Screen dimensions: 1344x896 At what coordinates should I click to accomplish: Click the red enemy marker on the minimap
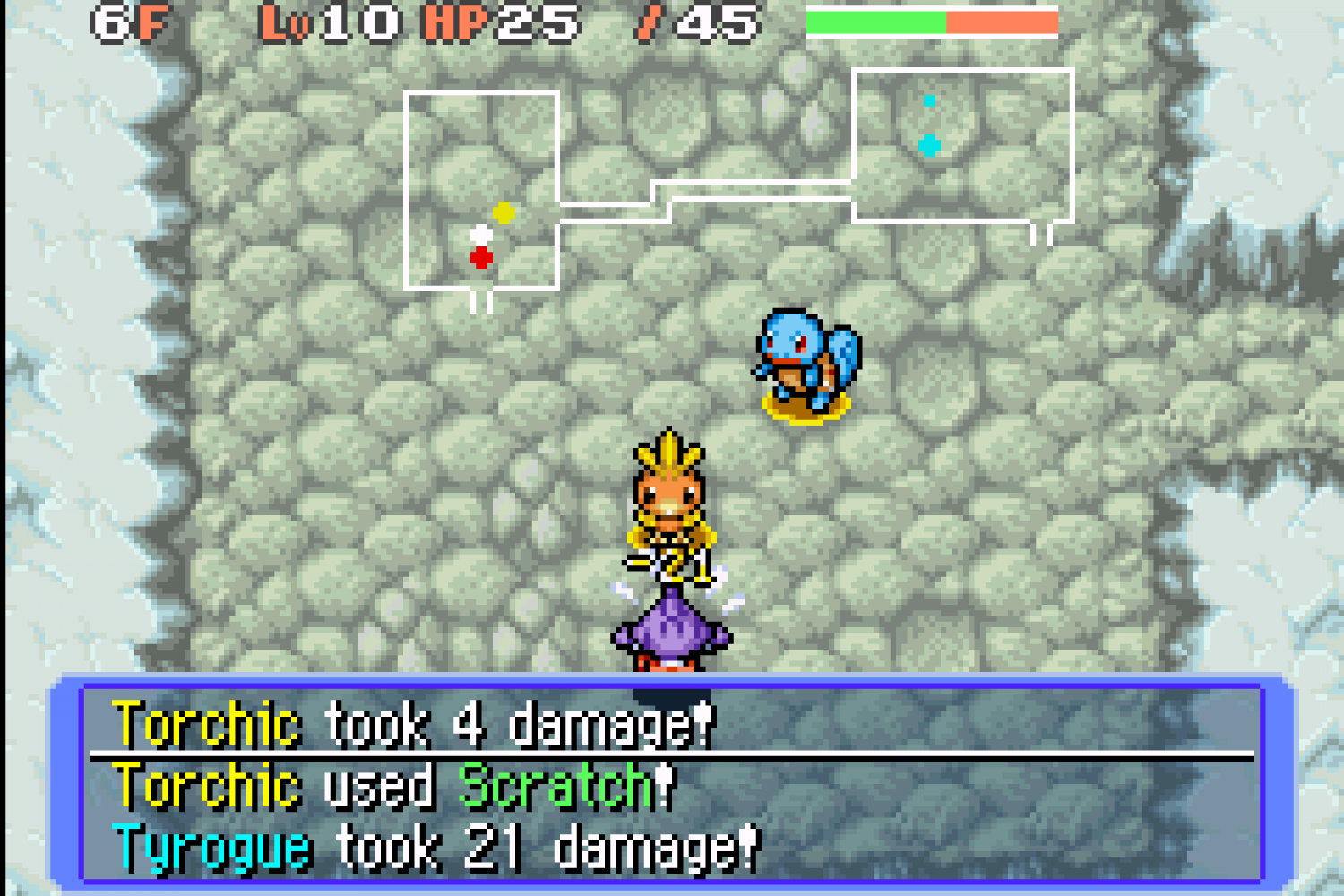coord(481,258)
